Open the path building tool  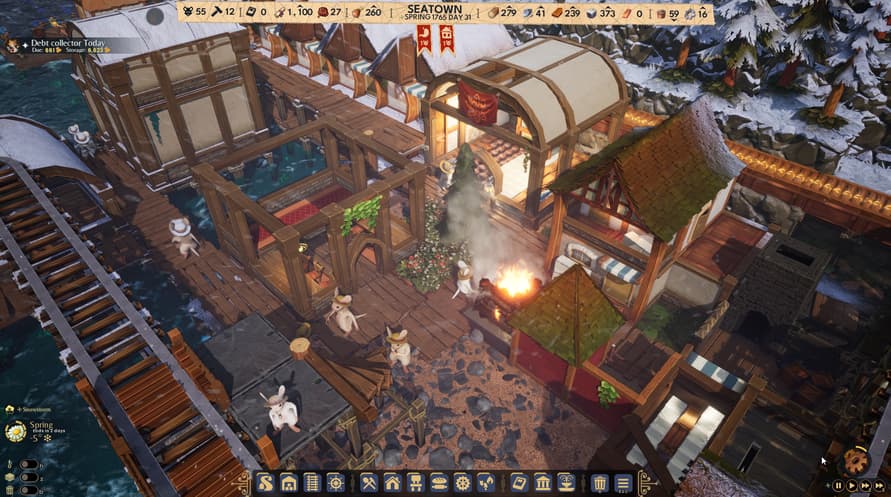pyautogui.click(x=265, y=484)
